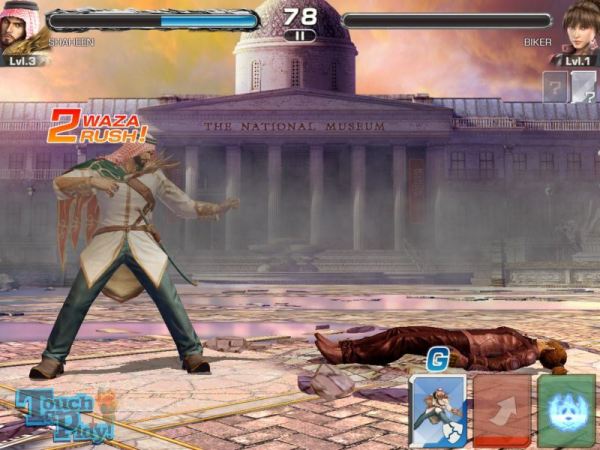Screen dimensions: 600x450
Task: Select the red arrow Waza card
Action: tap(502, 410)
